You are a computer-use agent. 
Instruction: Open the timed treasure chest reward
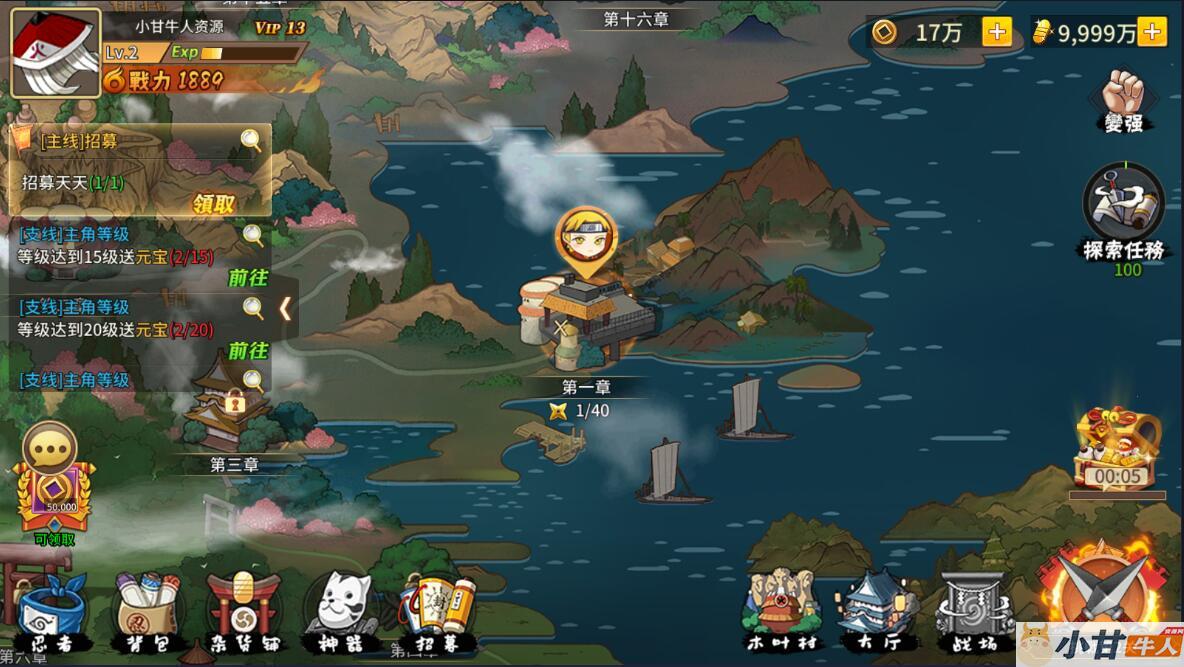[1116, 446]
